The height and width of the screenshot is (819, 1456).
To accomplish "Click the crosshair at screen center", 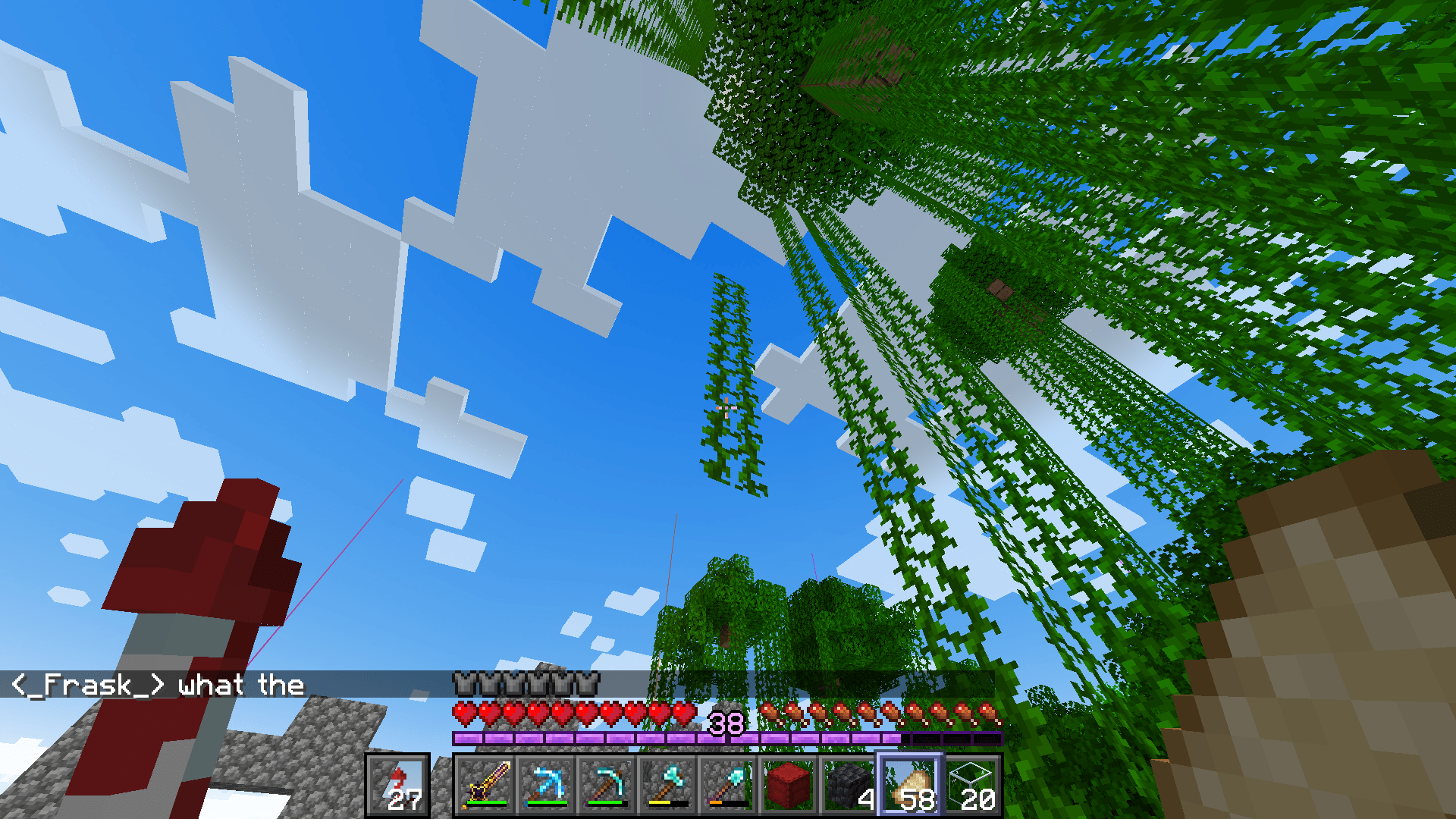I will point(726,409).
